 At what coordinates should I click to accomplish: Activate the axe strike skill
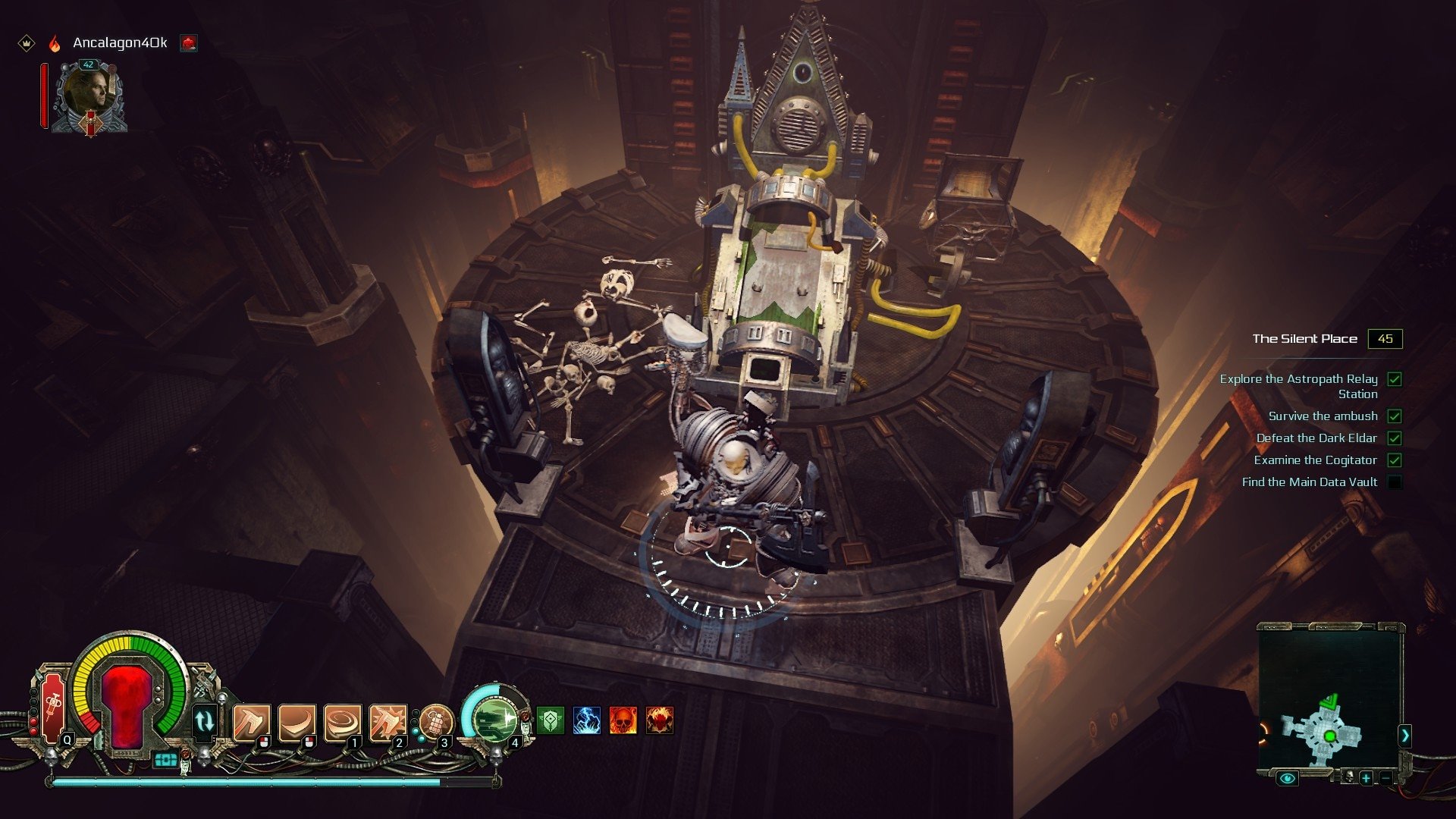[250, 722]
